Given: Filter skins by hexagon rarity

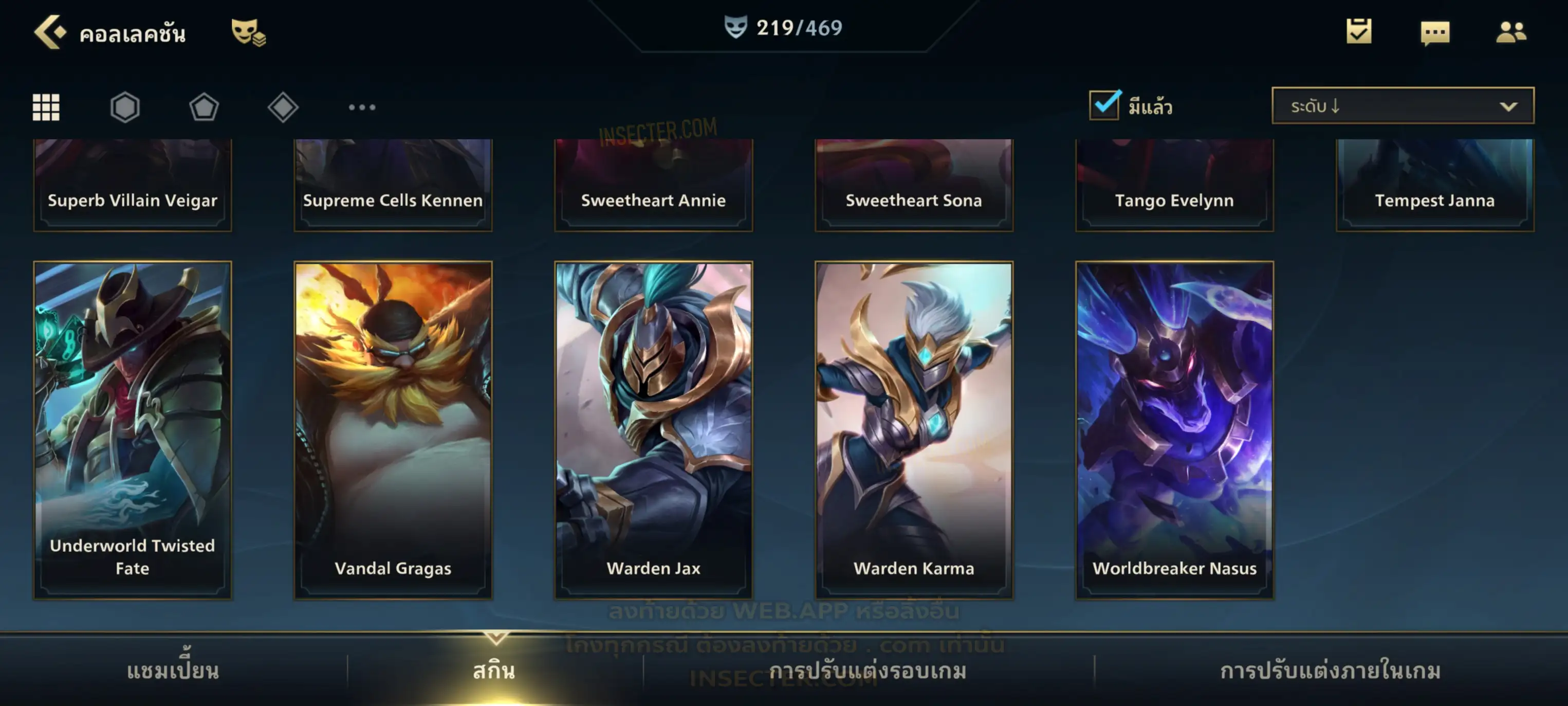Looking at the screenshot, I should pyautogui.click(x=125, y=107).
